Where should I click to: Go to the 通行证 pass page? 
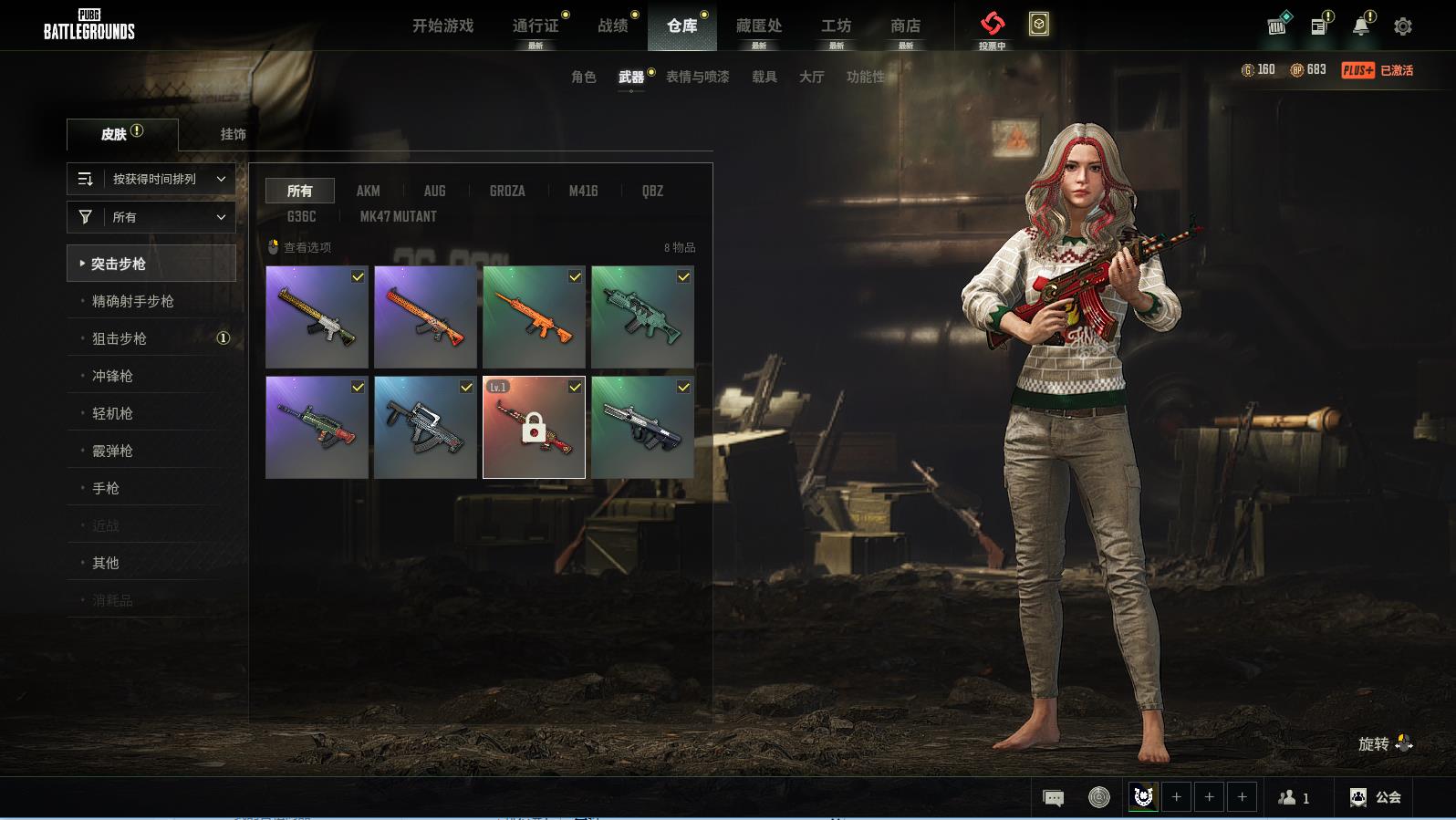pos(536,26)
